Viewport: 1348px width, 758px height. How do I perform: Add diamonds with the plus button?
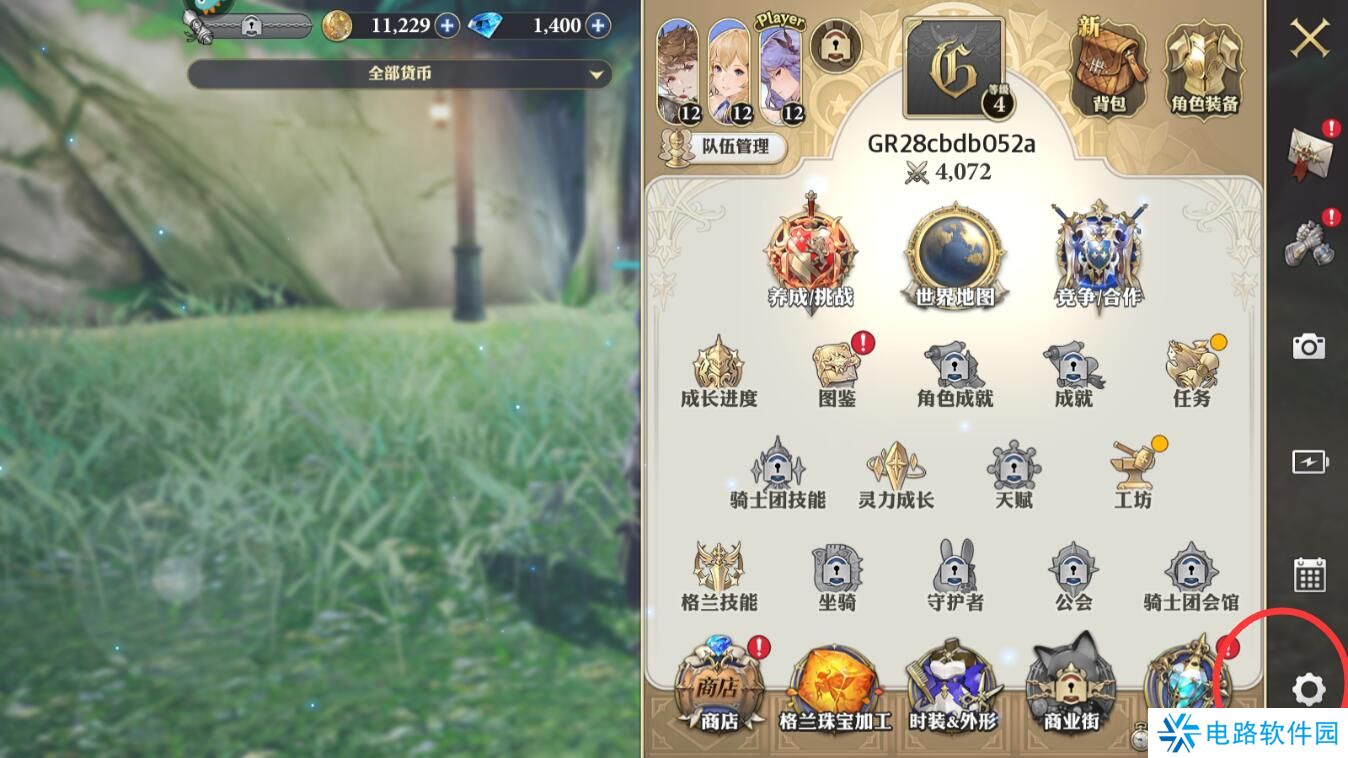click(598, 25)
